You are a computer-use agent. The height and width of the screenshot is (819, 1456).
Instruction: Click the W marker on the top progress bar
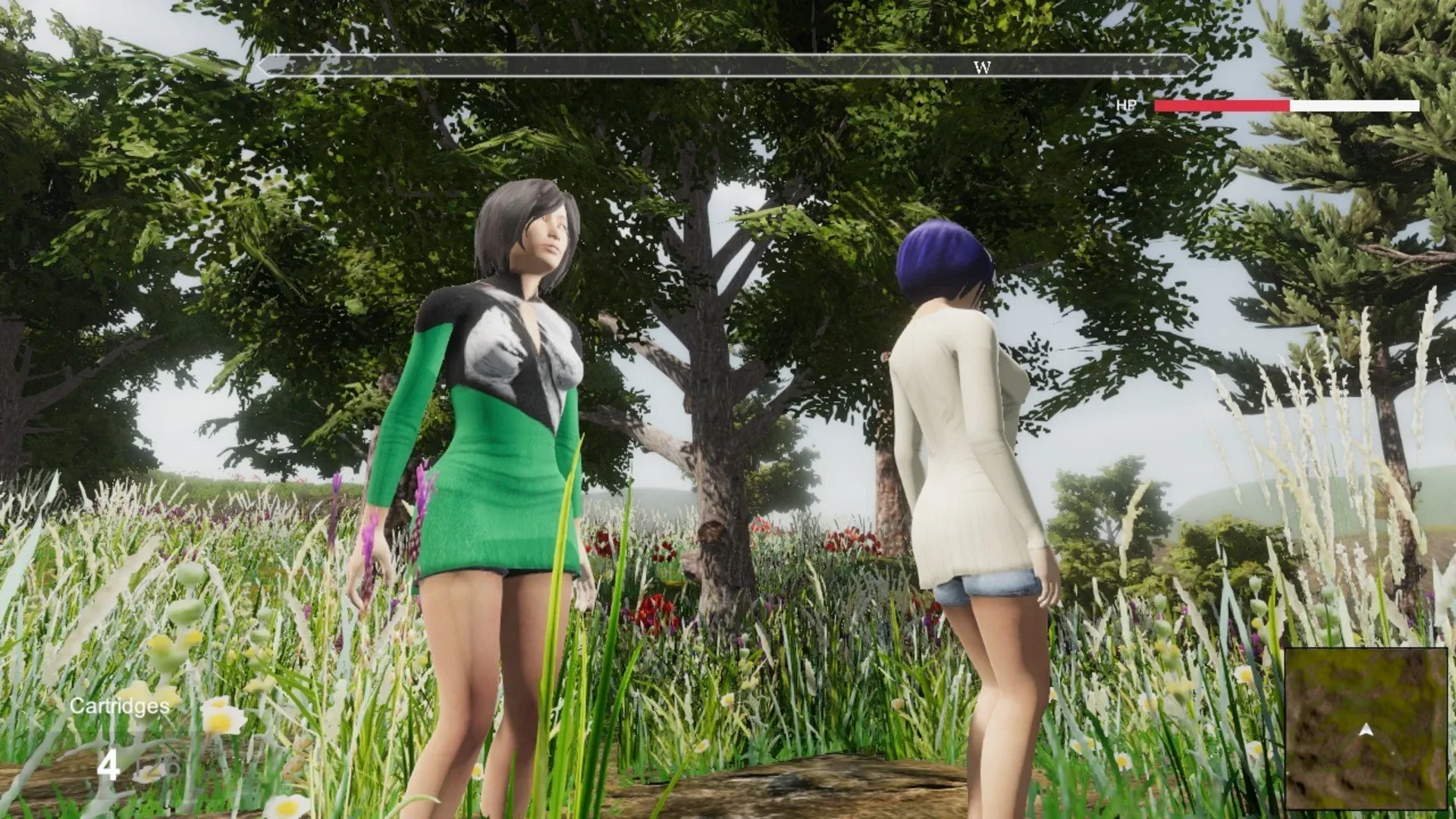[x=984, y=67]
